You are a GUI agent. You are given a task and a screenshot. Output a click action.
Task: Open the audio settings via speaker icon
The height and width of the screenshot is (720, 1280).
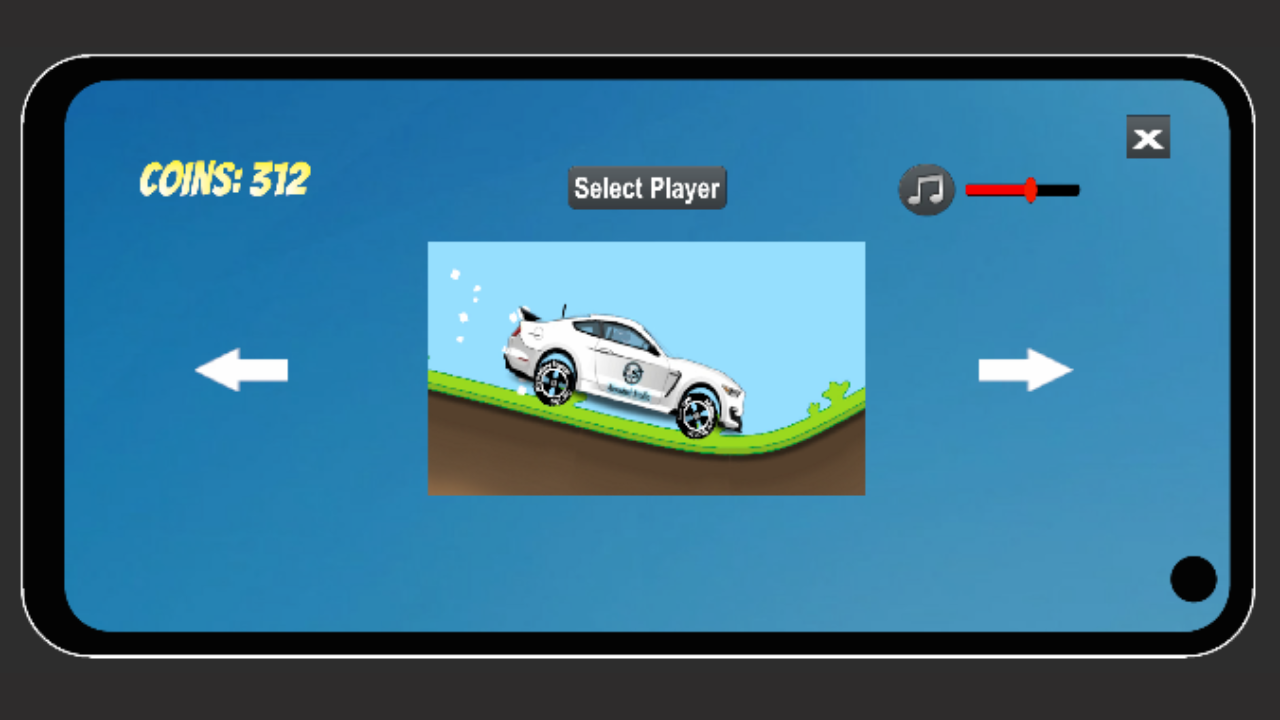point(926,189)
